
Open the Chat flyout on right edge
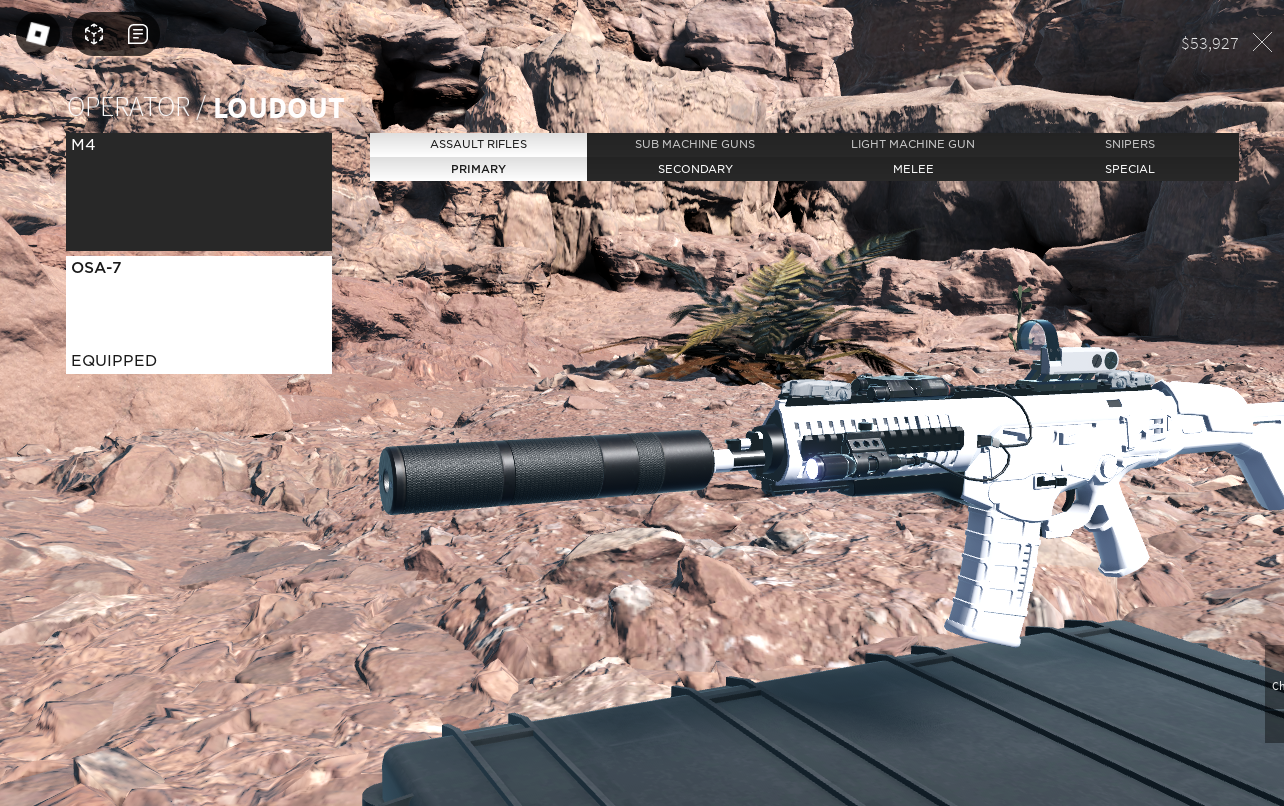click(1276, 687)
